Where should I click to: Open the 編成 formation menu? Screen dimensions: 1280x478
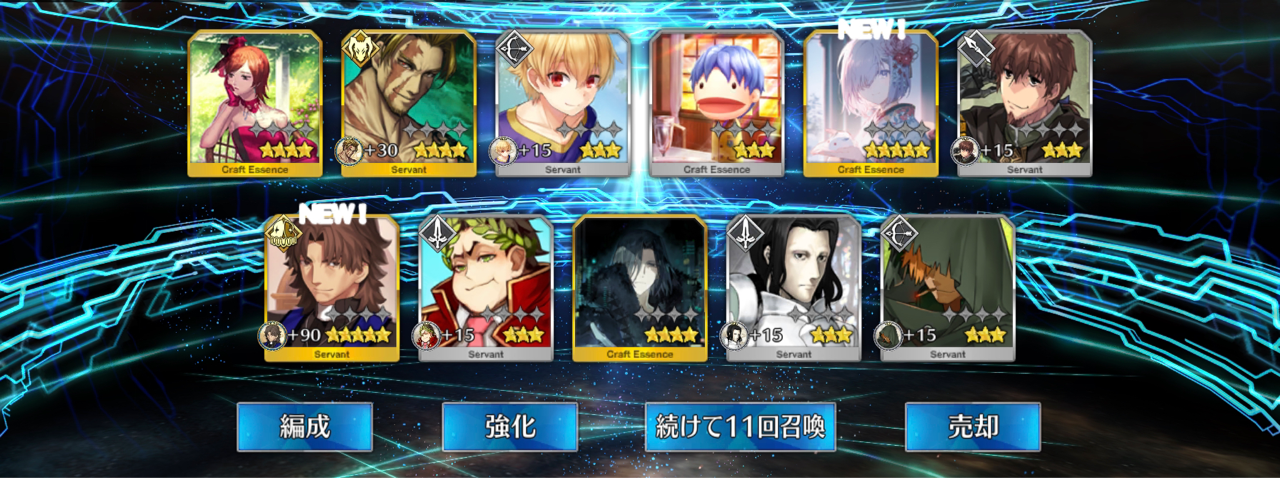(x=304, y=427)
